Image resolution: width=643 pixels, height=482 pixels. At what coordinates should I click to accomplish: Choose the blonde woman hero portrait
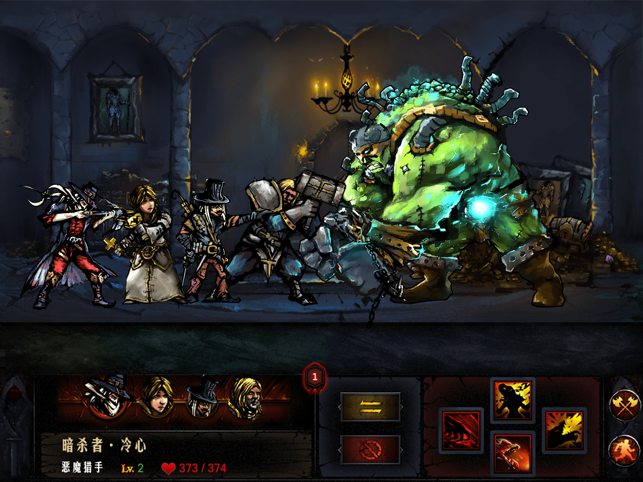[x=155, y=398]
